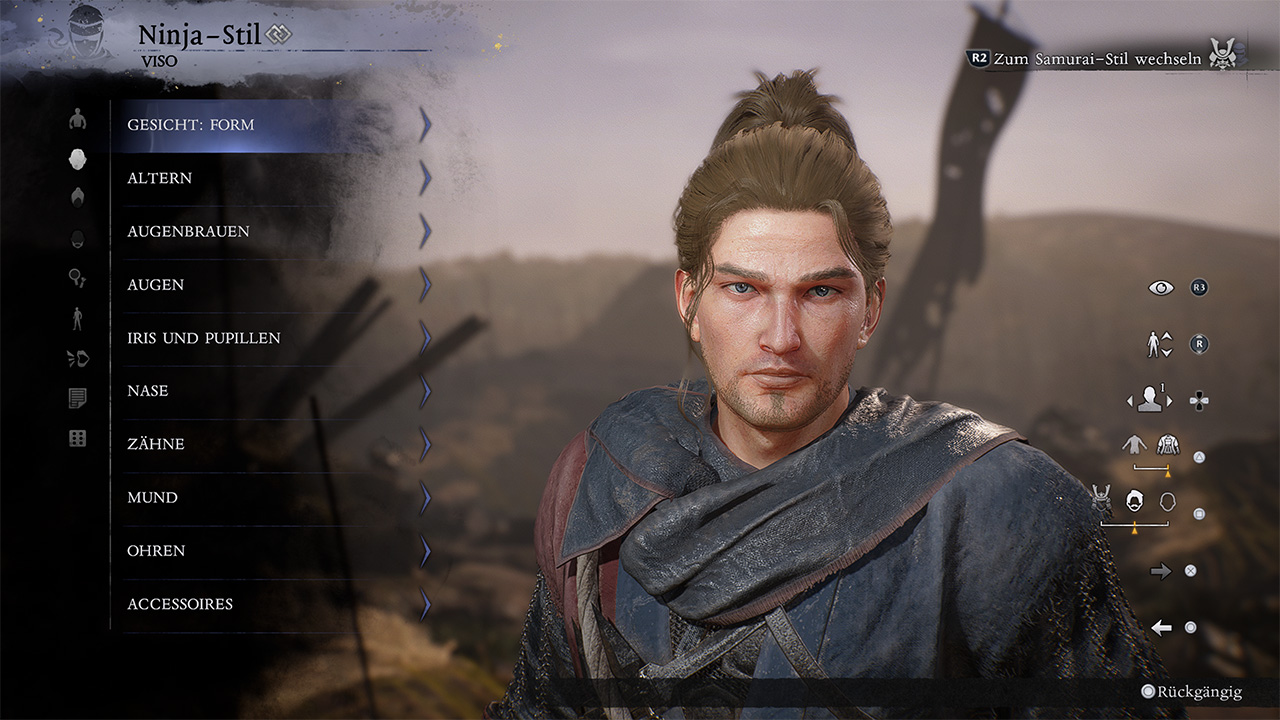Image resolution: width=1280 pixels, height=720 pixels.
Task: Toggle the eye view icon
Action: 1161,288
